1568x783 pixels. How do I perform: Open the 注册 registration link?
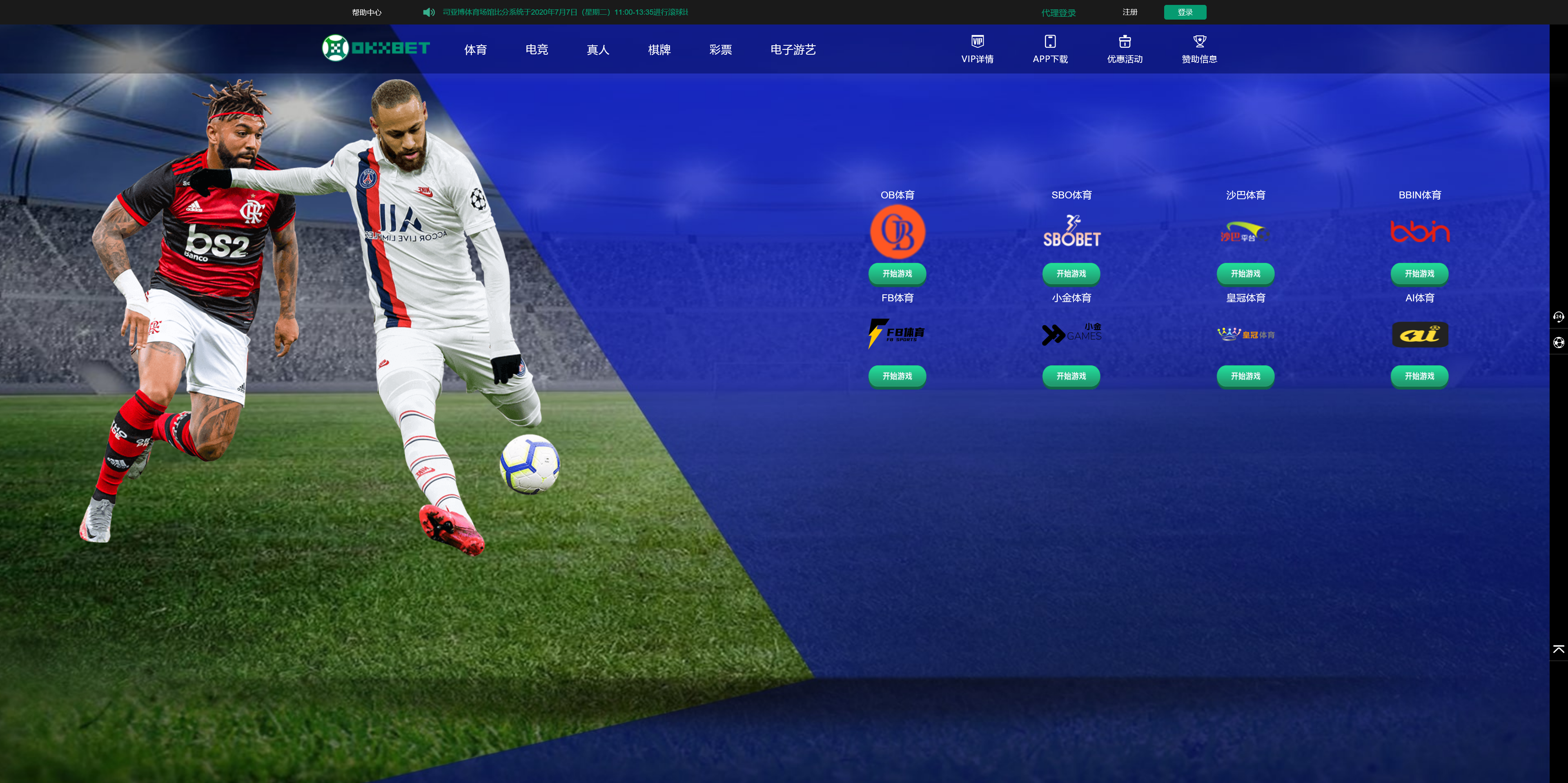(1130, 12)
